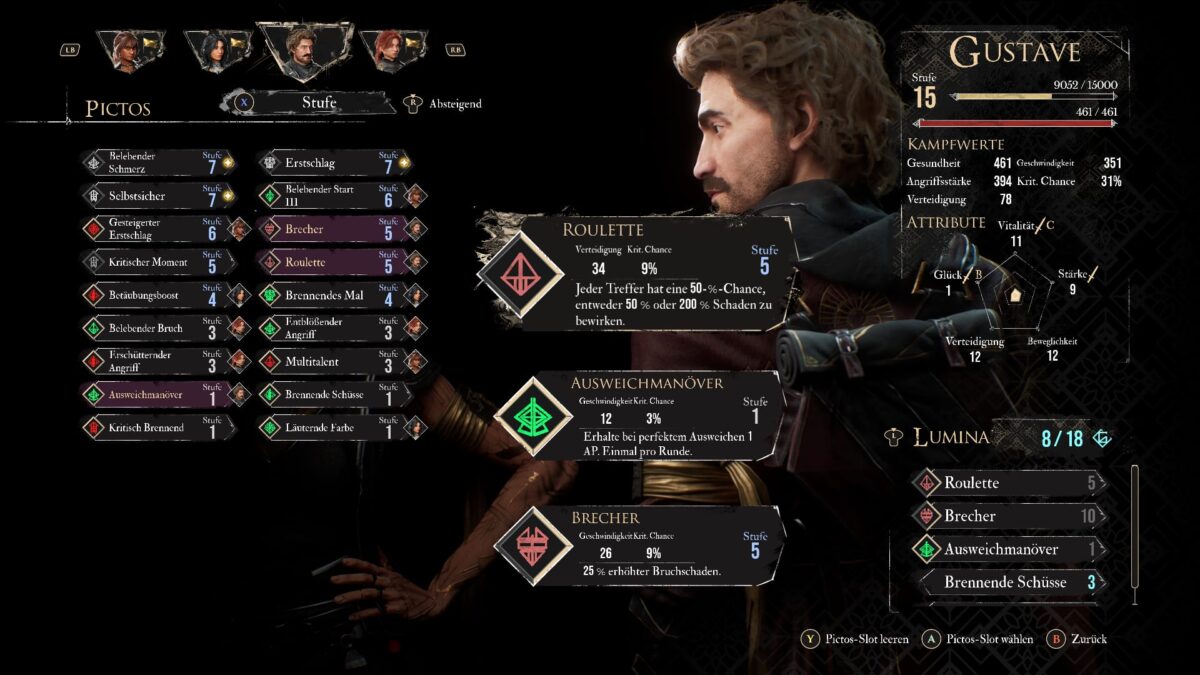Toggle the Absteigend sort order
Screen dimensions: 1200x675
(443, 103)
